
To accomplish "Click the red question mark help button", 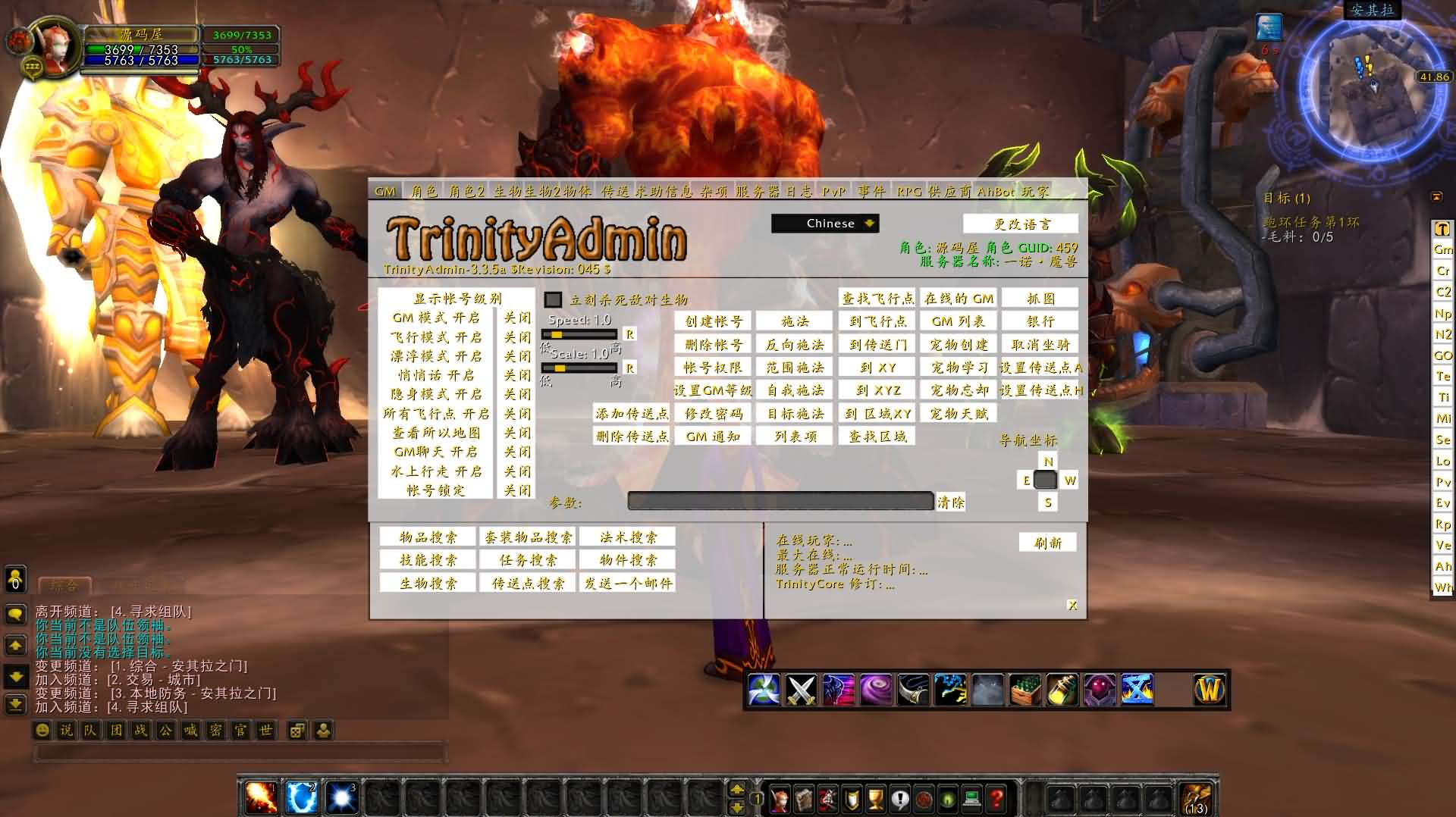I will tap(997, 798).
